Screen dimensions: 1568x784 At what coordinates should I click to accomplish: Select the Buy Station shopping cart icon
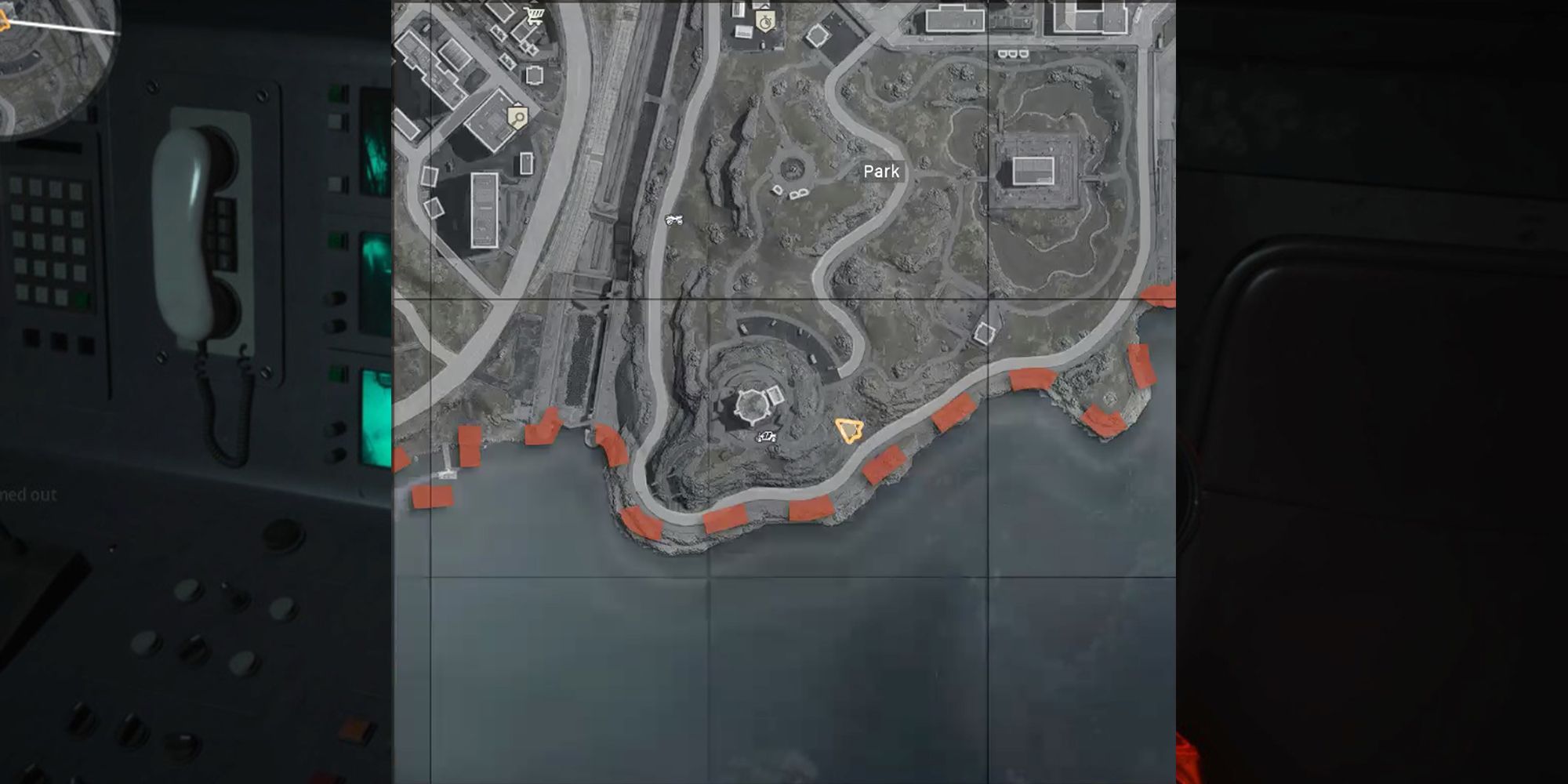535,16
